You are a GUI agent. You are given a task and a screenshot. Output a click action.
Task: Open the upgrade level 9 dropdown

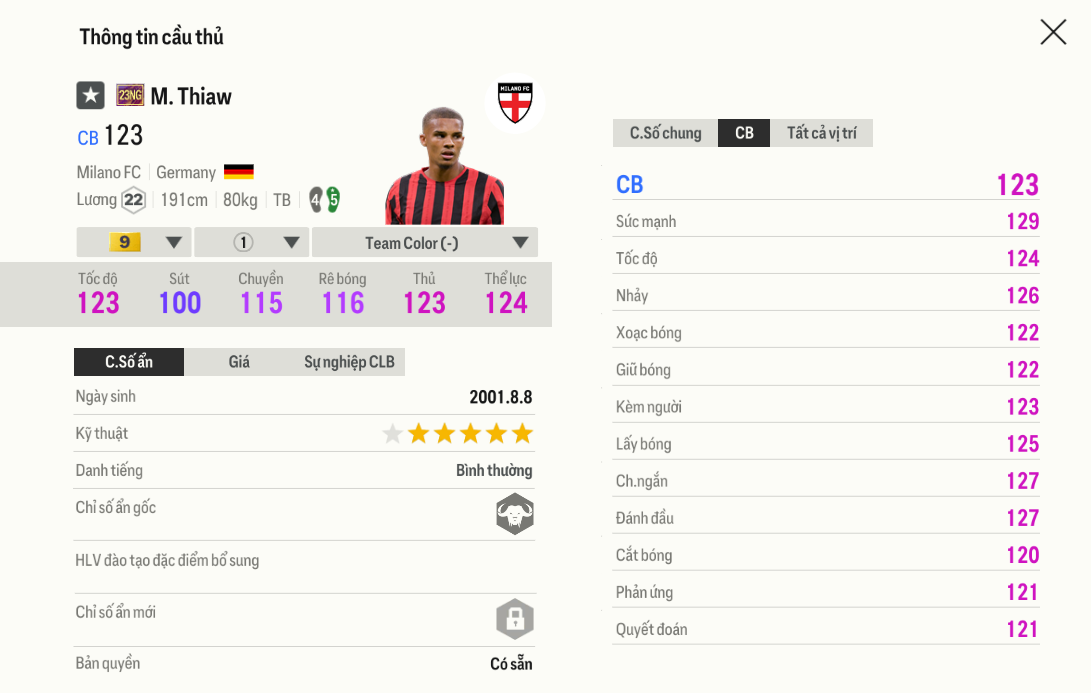(x=134, y=242)
